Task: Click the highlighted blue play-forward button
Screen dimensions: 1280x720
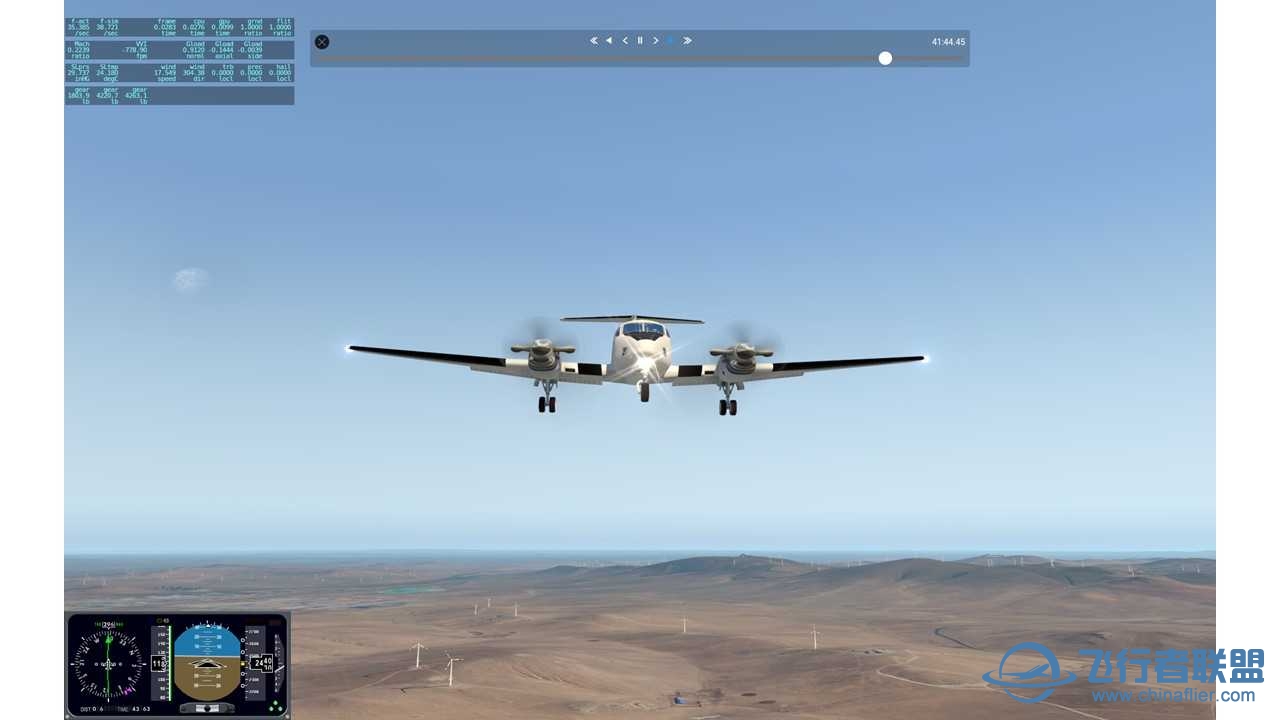Action: click(671, 41)
